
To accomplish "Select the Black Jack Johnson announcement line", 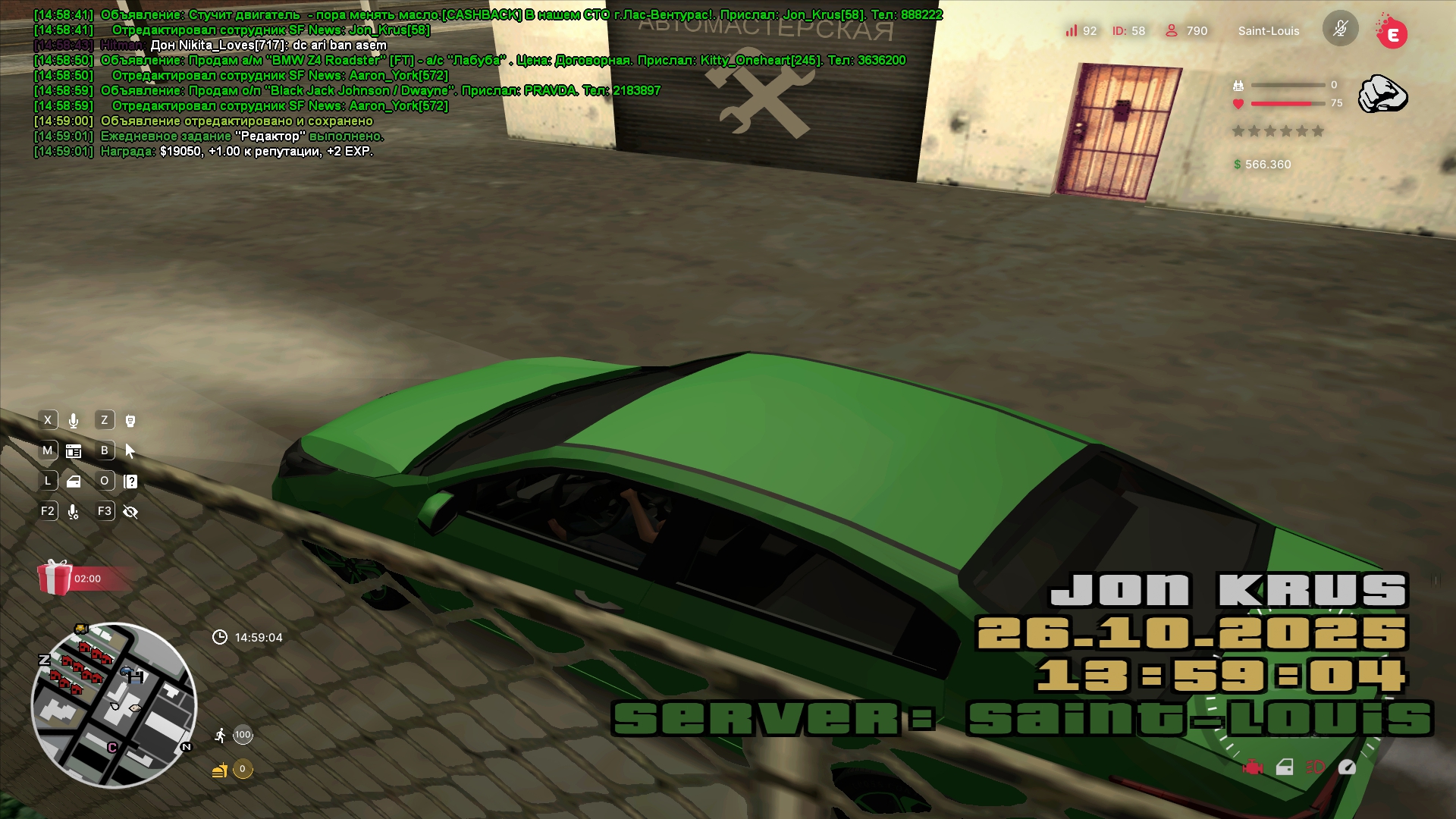I will pyautogui.click(x=379, y=91).
